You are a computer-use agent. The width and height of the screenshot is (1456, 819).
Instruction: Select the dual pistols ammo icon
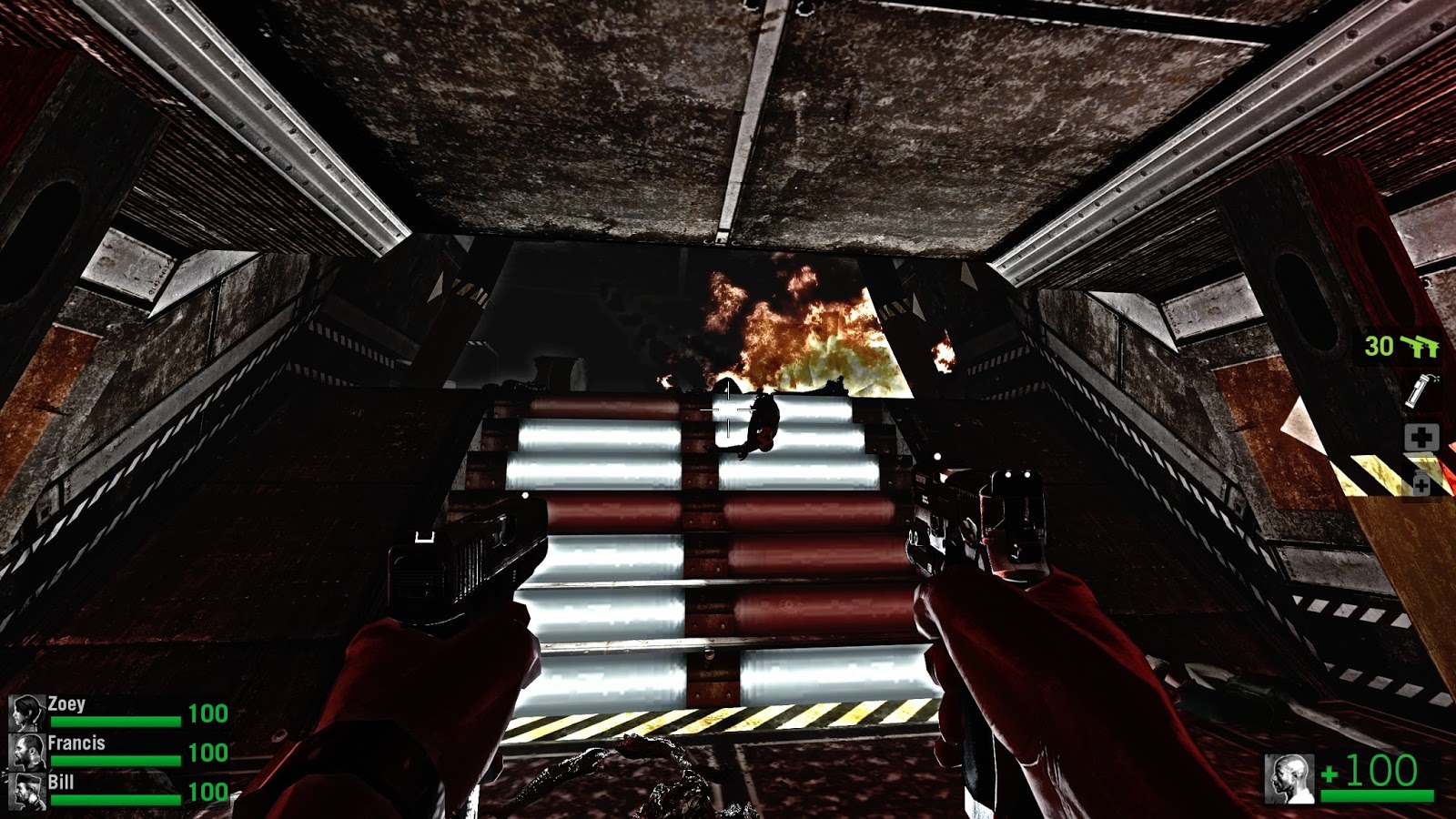(1418, 346)
